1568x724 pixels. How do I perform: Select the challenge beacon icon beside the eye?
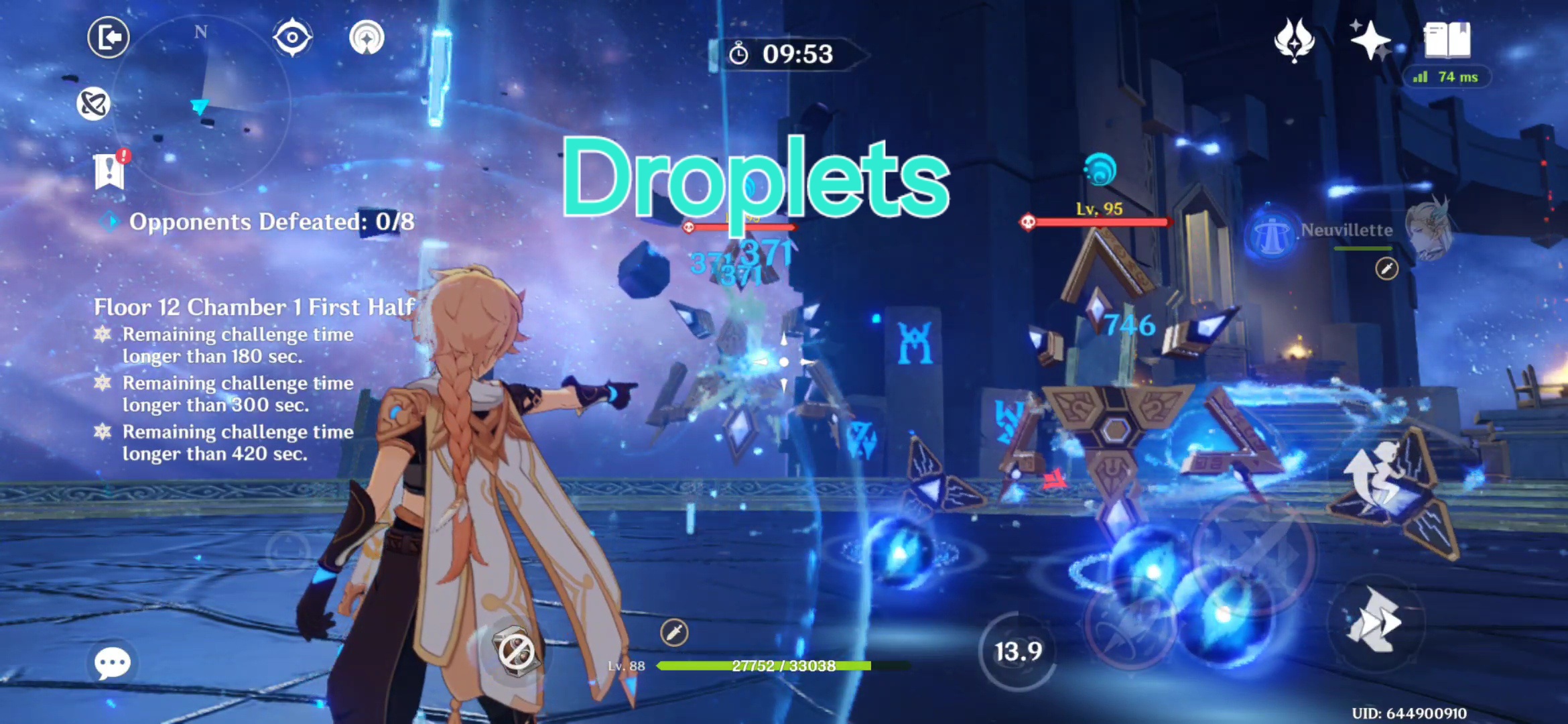point(366,39)
